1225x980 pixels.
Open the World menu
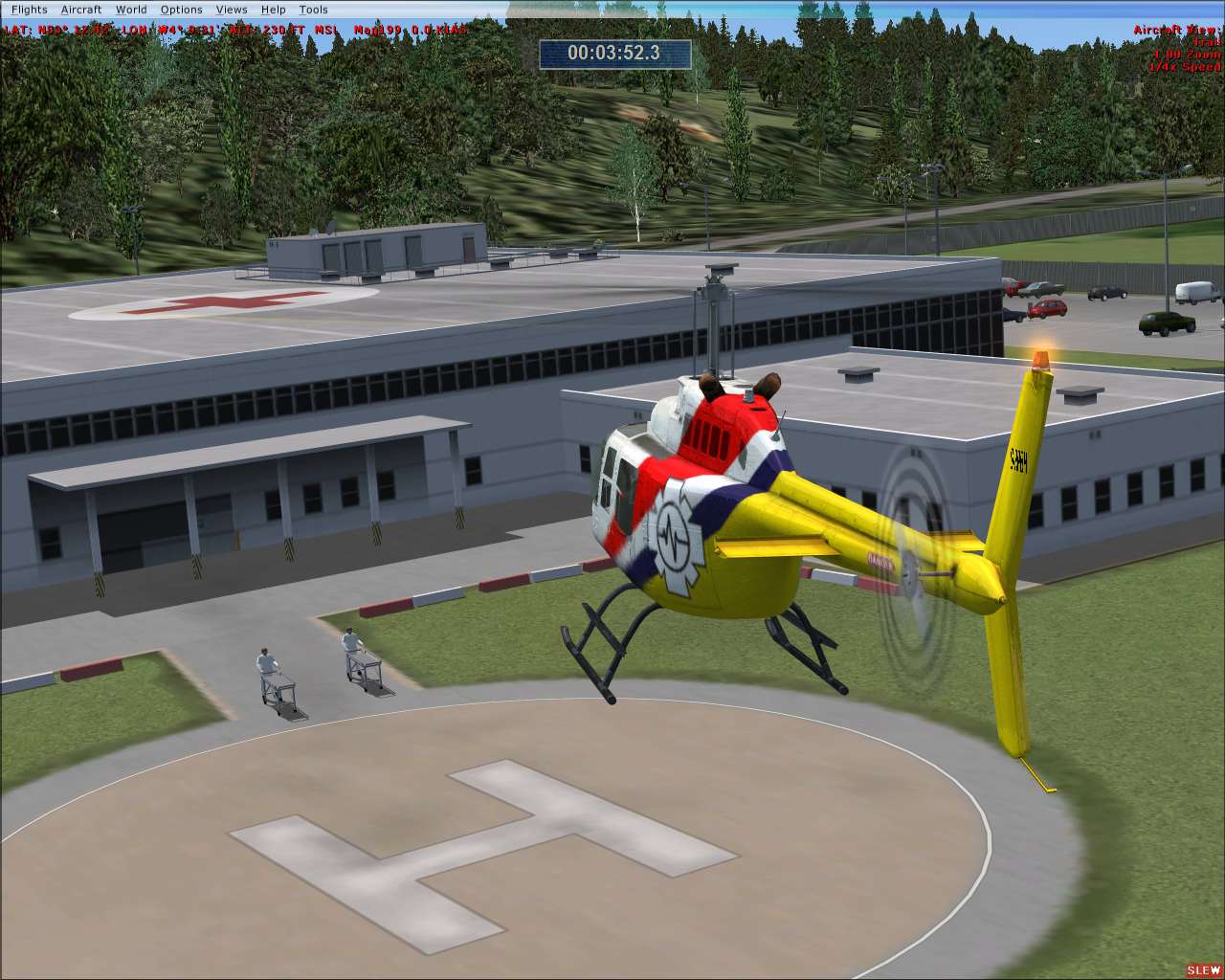(x=131, y=9)
